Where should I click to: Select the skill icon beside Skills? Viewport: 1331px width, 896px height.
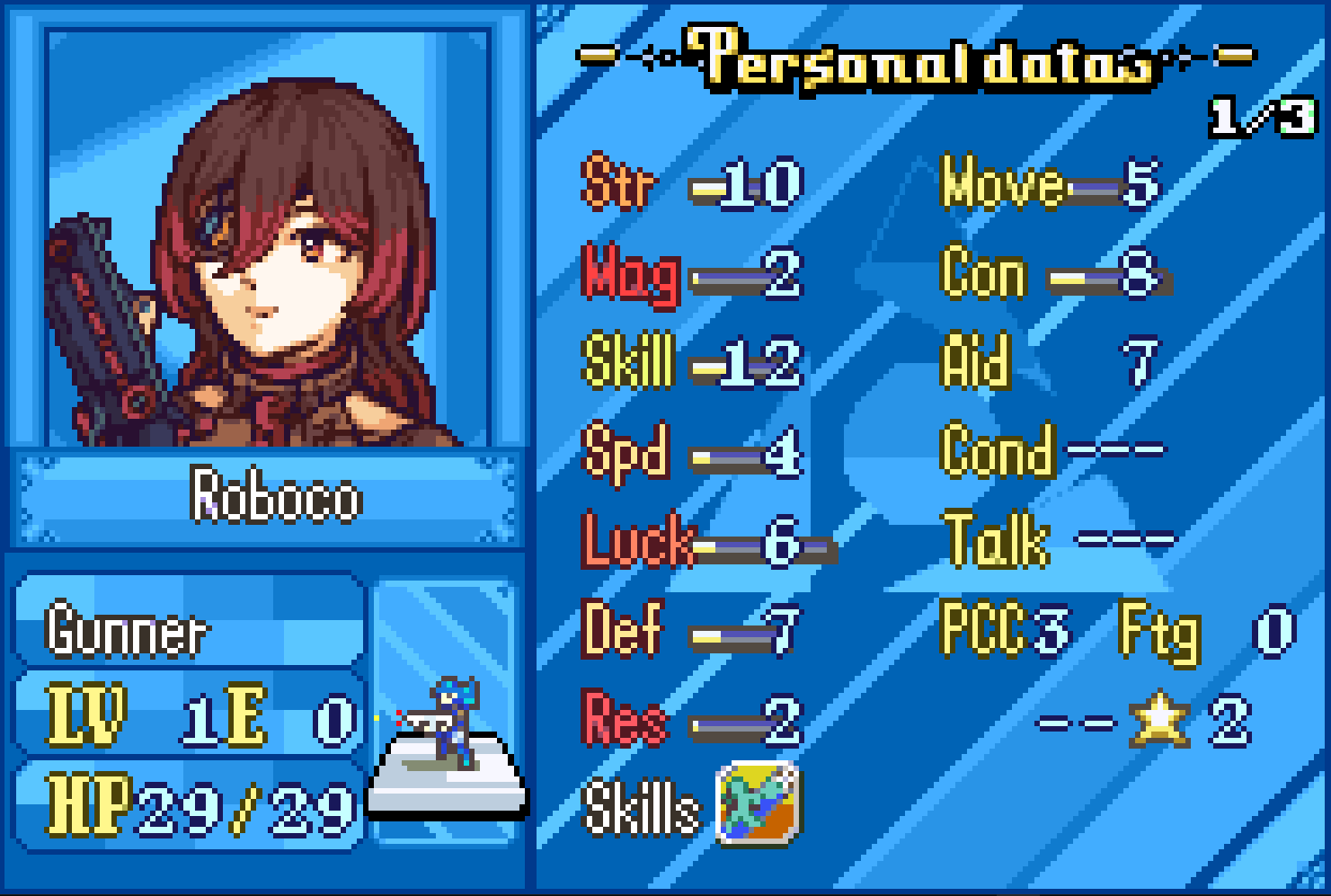(x=758, y=803)
